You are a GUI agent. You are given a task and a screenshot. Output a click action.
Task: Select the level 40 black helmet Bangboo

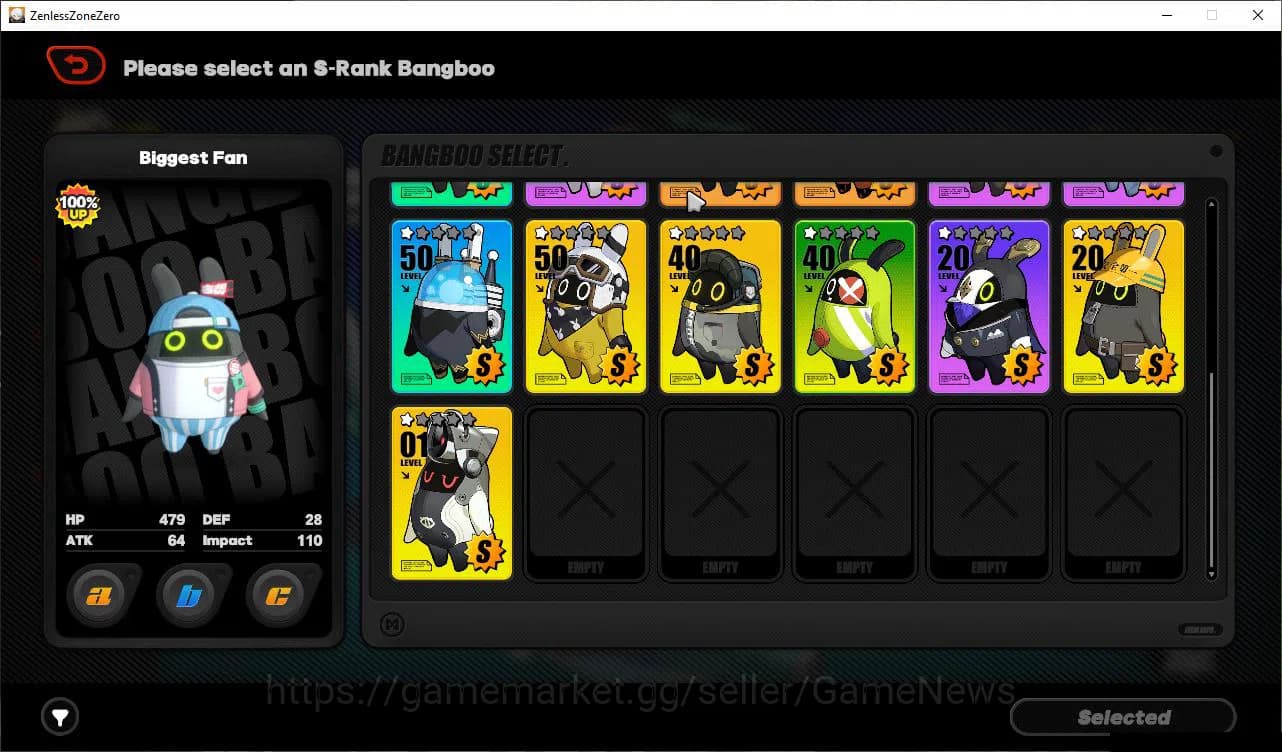[x=720, y=306]
